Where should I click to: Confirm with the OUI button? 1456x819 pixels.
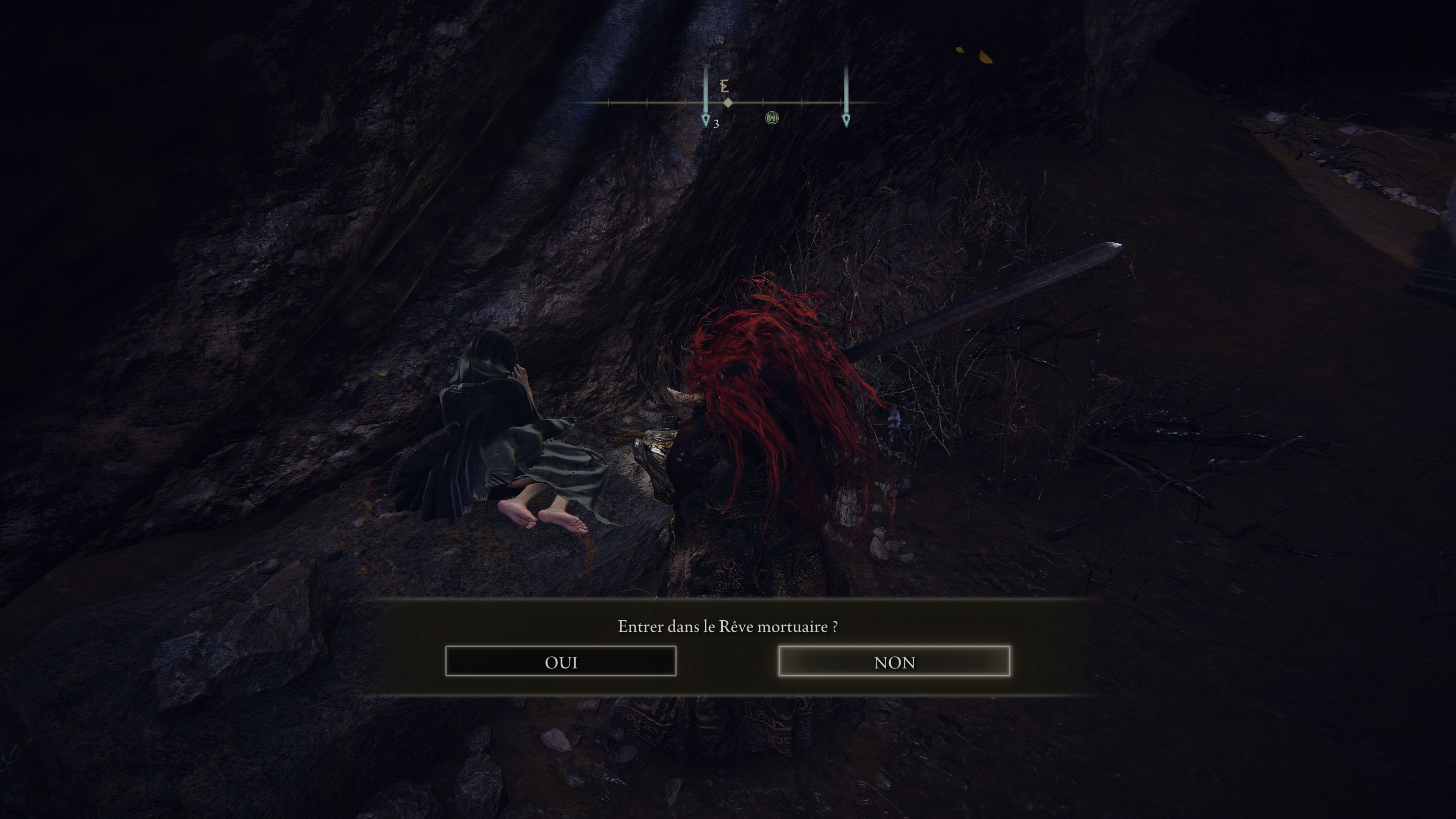coord(560,661)
